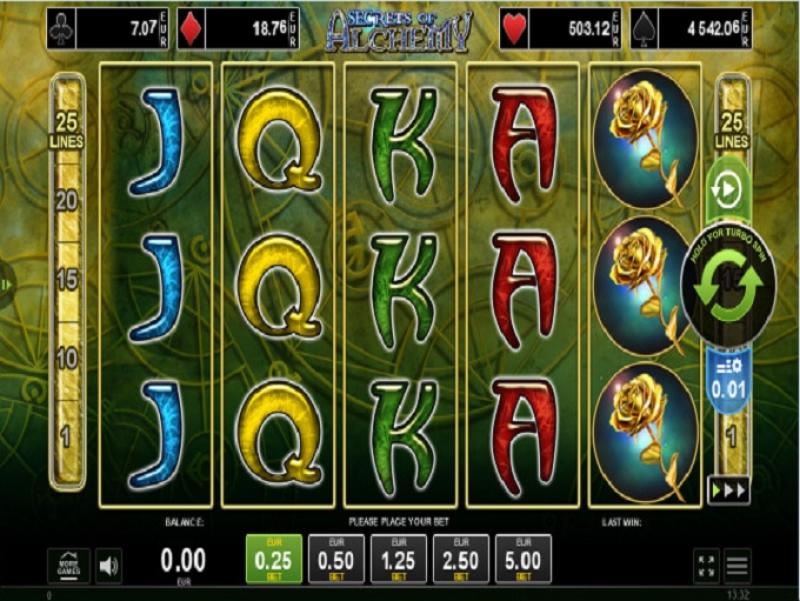The height and width of the screenshot is (601, 800).
Task: Set 20 paylines on the left bar
Action: (x=67, y=201)
